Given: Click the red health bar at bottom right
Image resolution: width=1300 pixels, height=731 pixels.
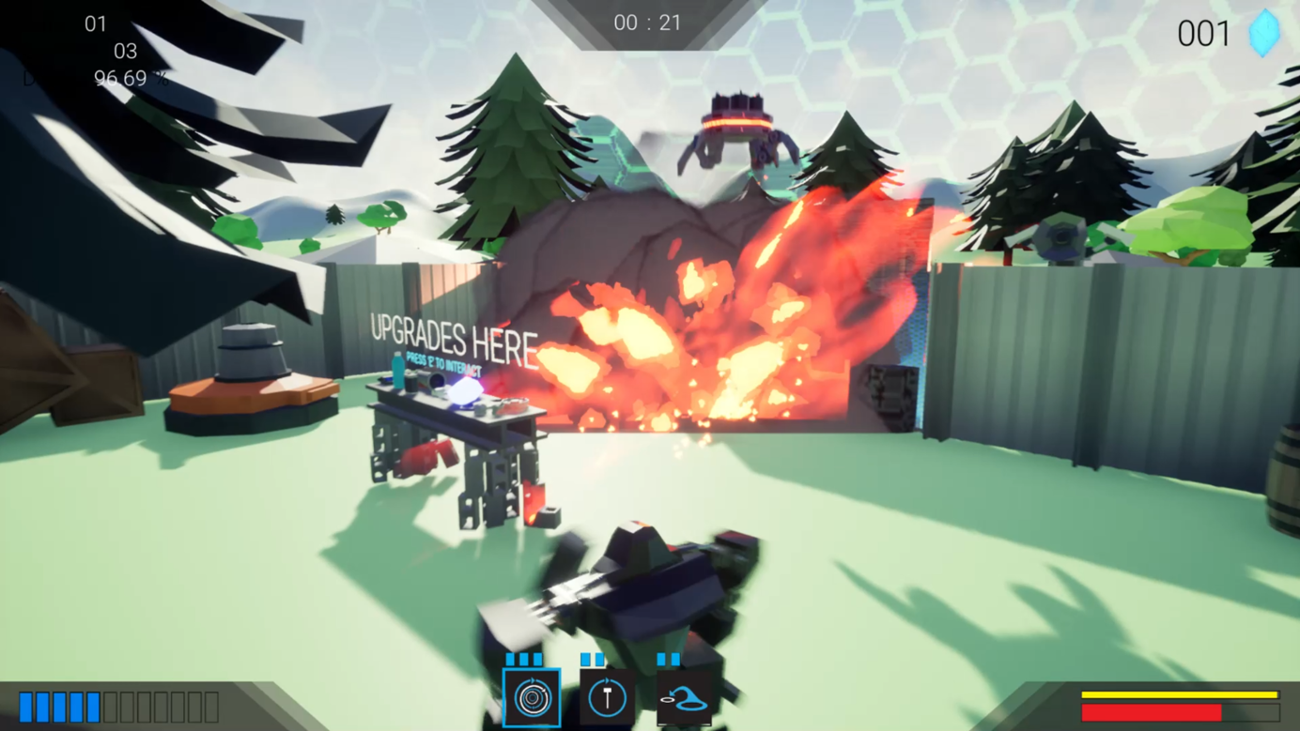Looking at the screenshot, I should point(1150,713).
